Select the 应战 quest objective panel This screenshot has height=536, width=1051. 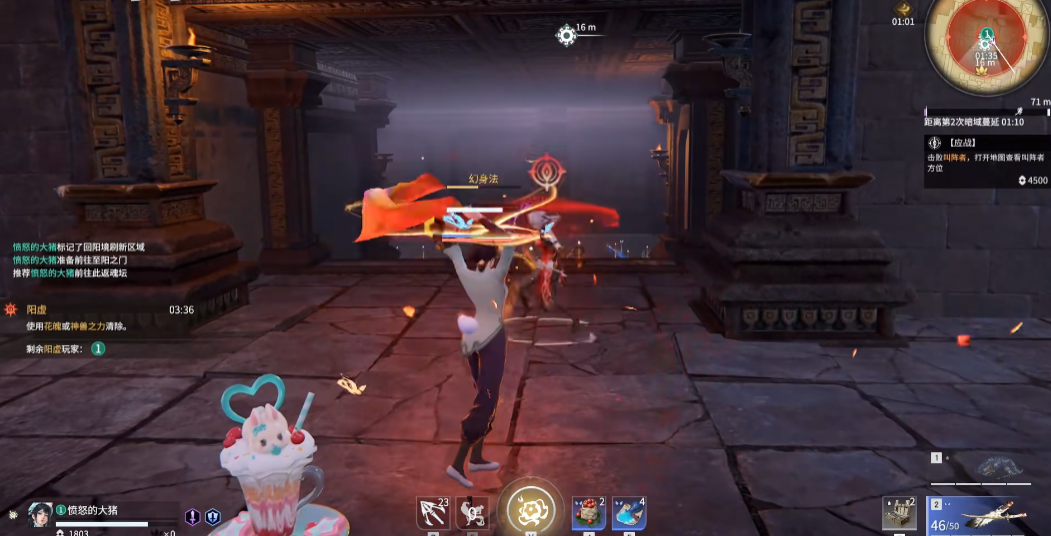tap(986, 160)
